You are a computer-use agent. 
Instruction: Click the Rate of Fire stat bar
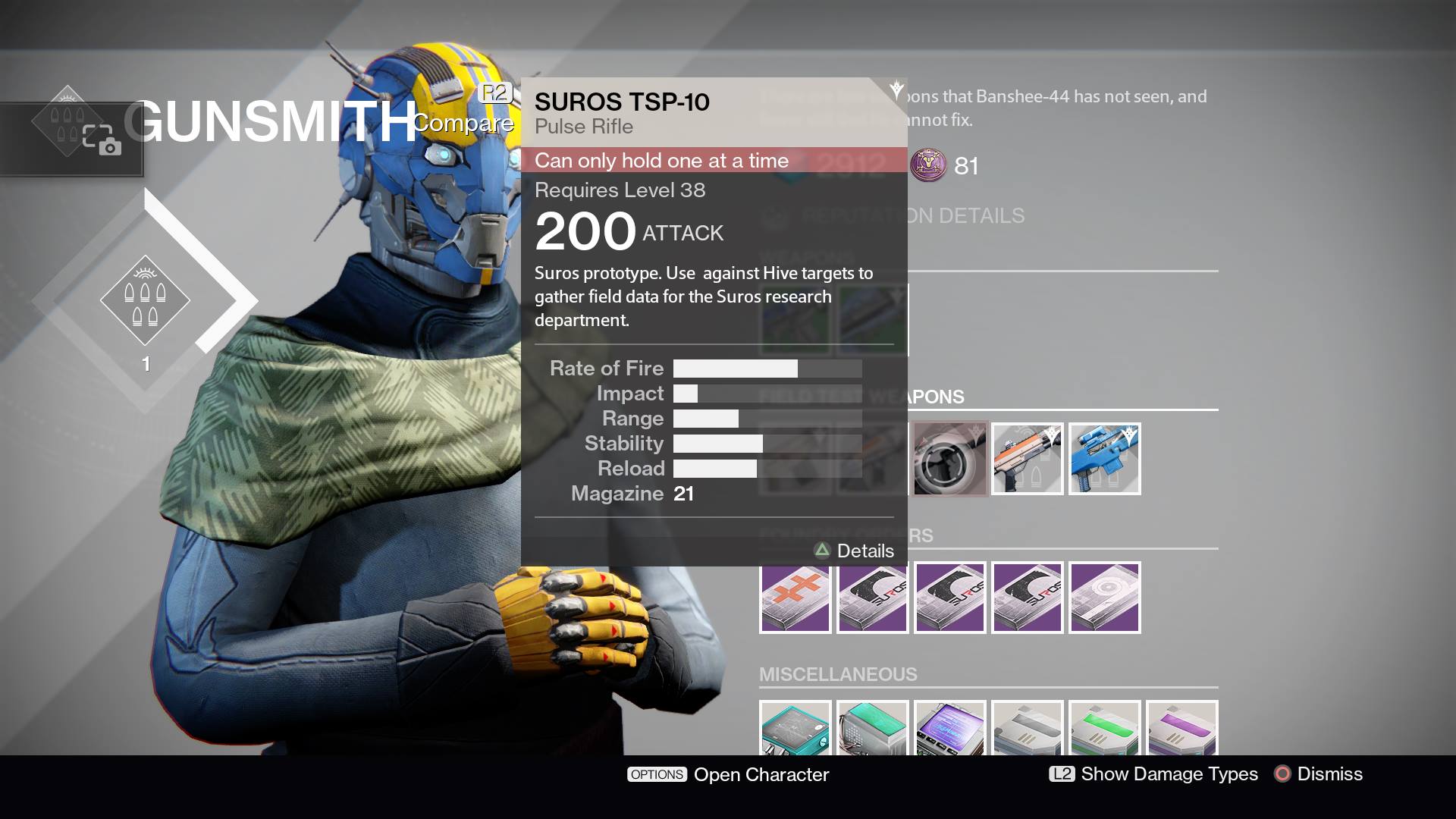tap(766, 368)
